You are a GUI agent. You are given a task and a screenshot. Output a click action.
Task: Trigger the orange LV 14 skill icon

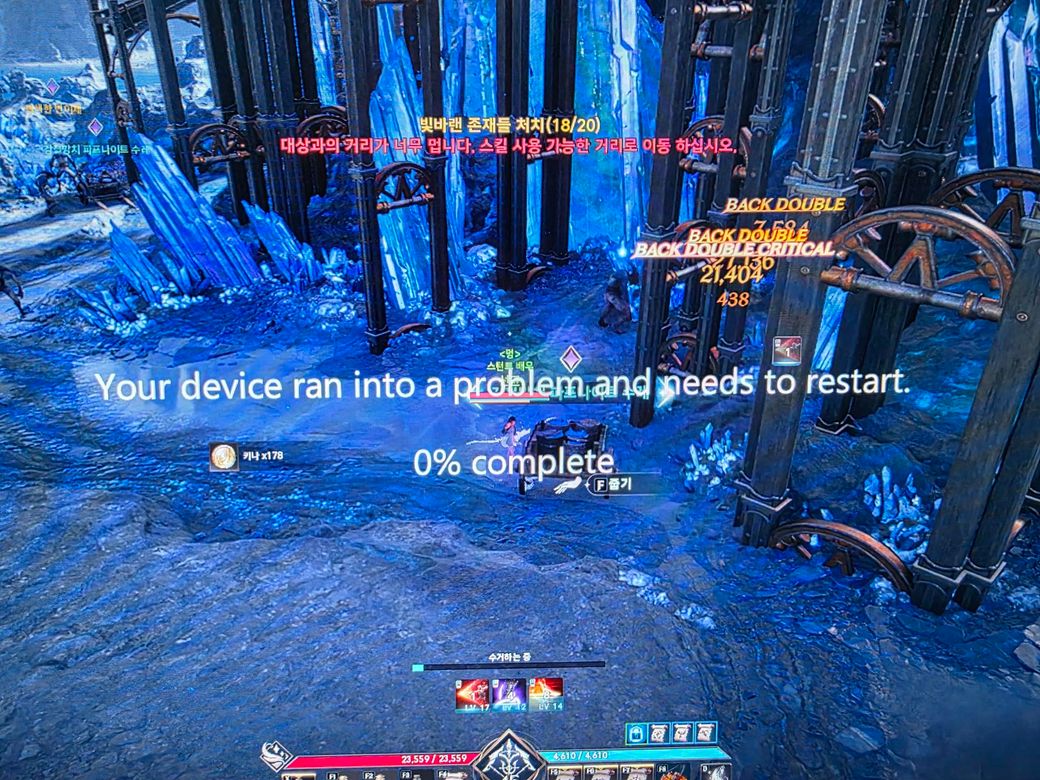click(x=546, y=692)
